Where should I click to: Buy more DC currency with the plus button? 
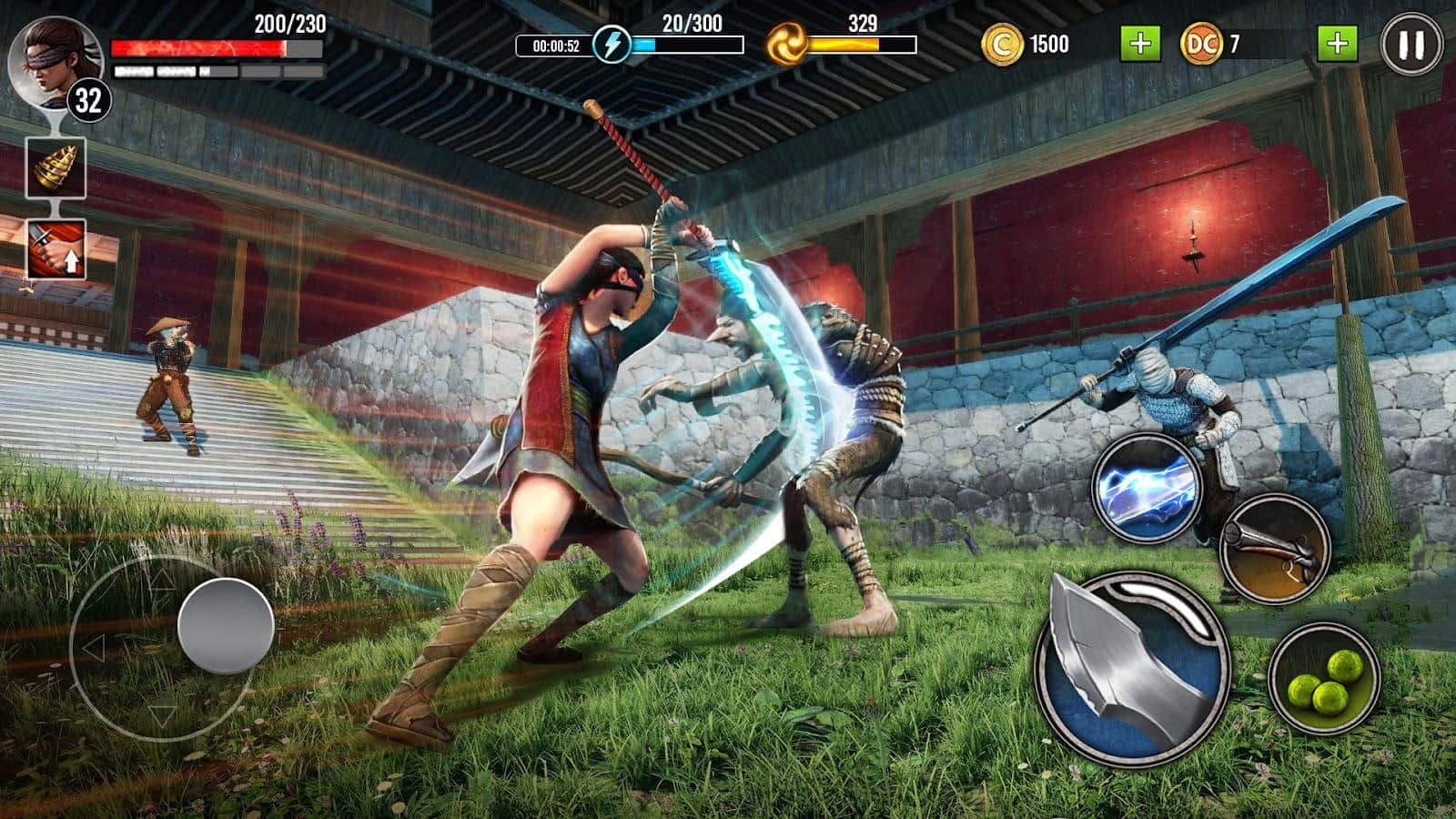1337,44
